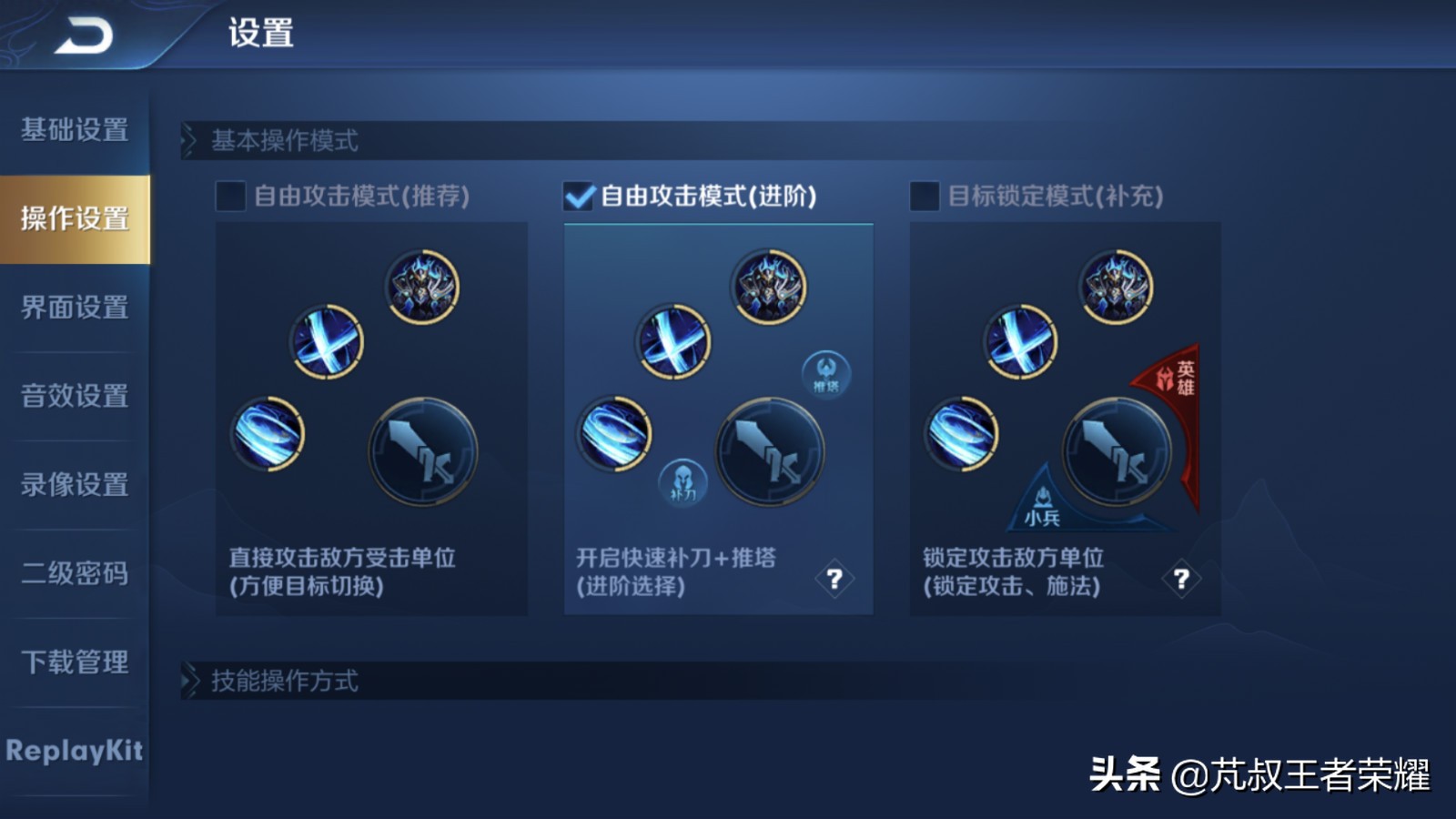1456x819 pixels.
Task: Open the 音效设置 tab
Action: click(73, 397)
